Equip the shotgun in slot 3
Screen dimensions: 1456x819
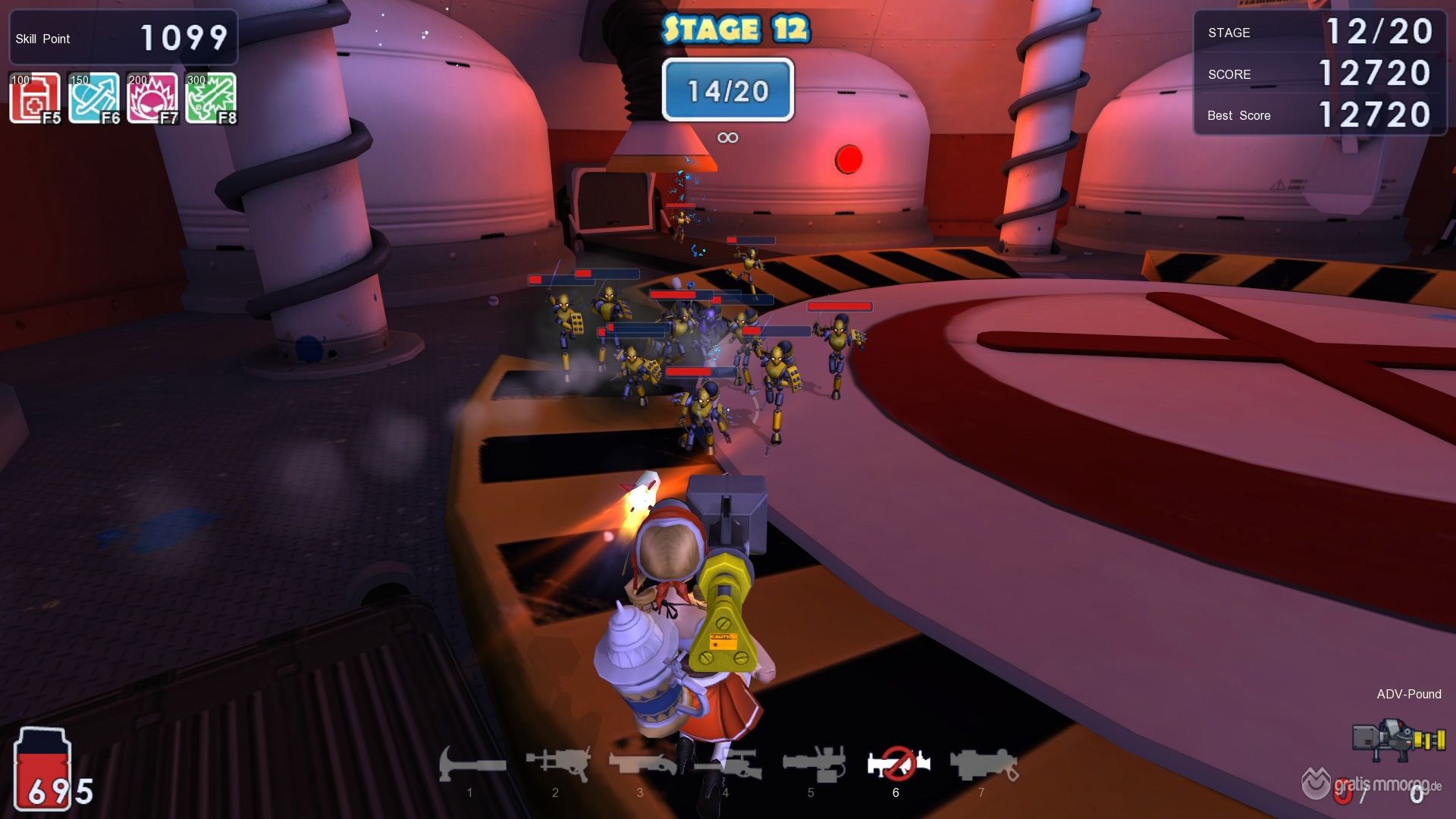(x=642, y=764)
